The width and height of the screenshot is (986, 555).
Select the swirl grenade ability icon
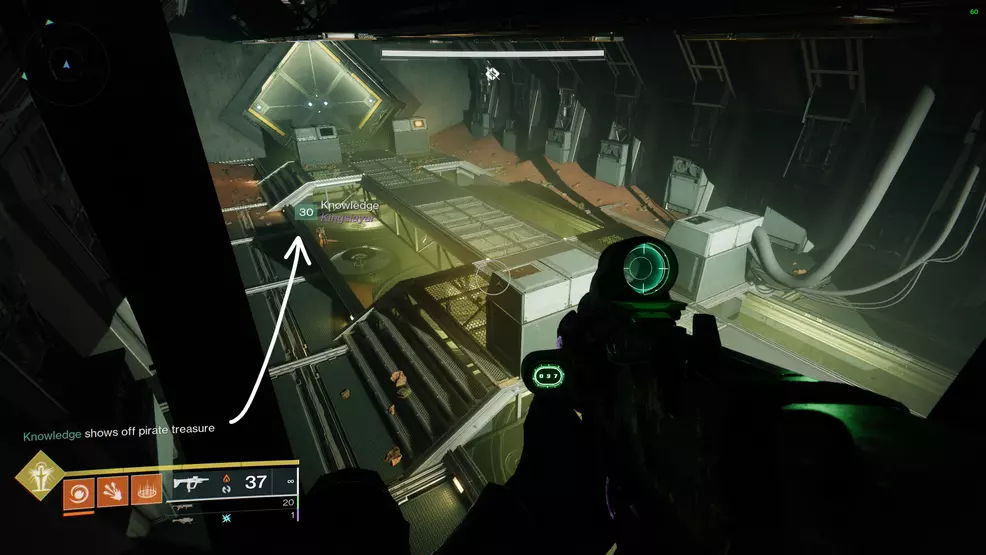click(78, 492)
